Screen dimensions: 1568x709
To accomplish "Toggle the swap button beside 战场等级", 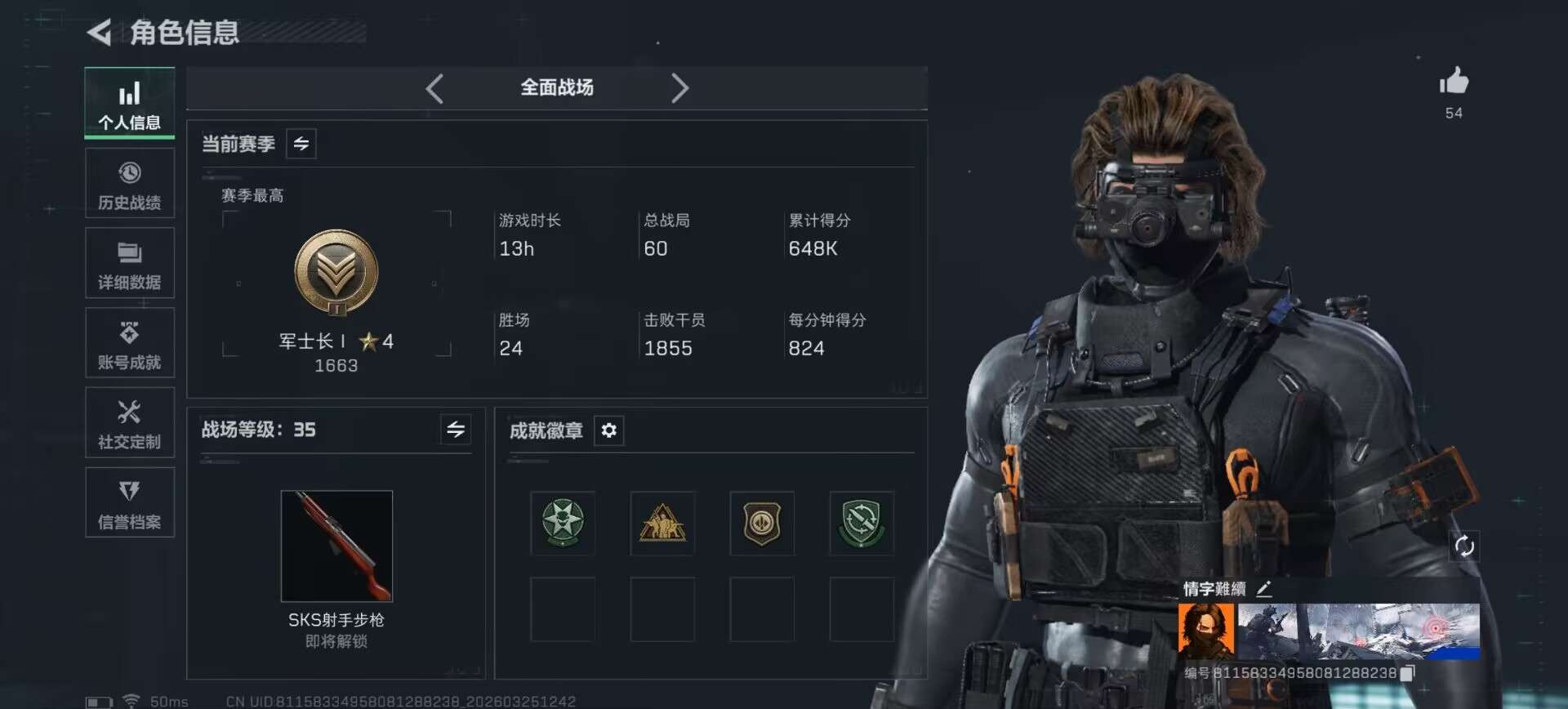I will [x=456, y=429].
